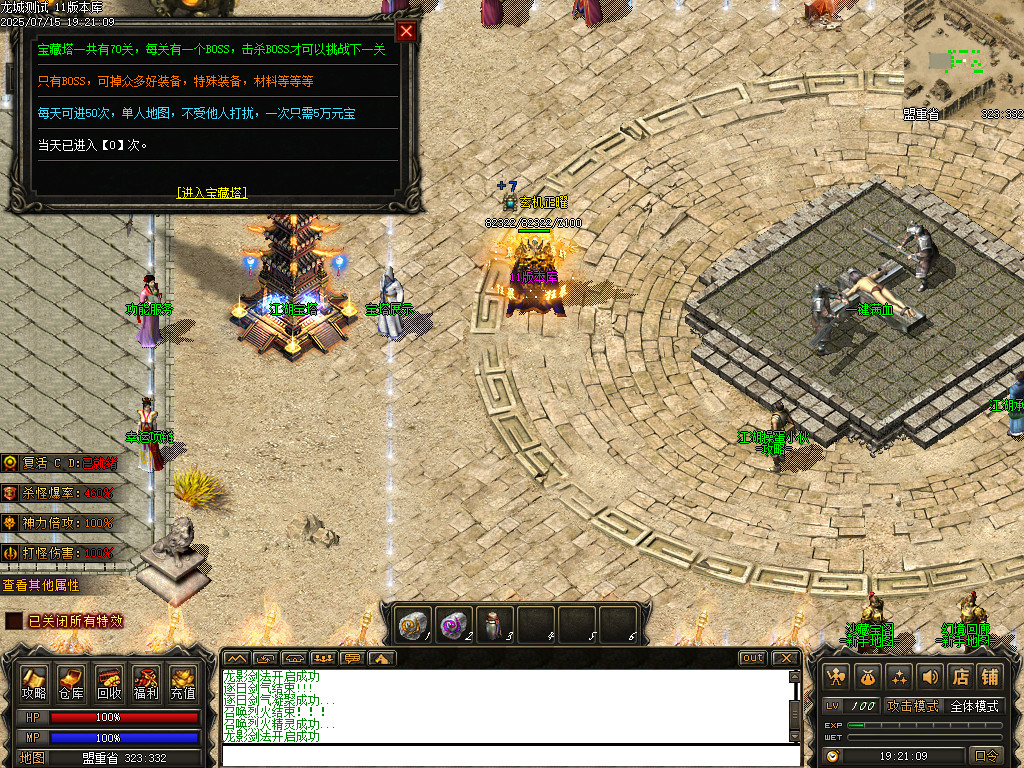Open the 店 shop button
The width and height of the screenshot is (1024, 768).
click(960, 676)
